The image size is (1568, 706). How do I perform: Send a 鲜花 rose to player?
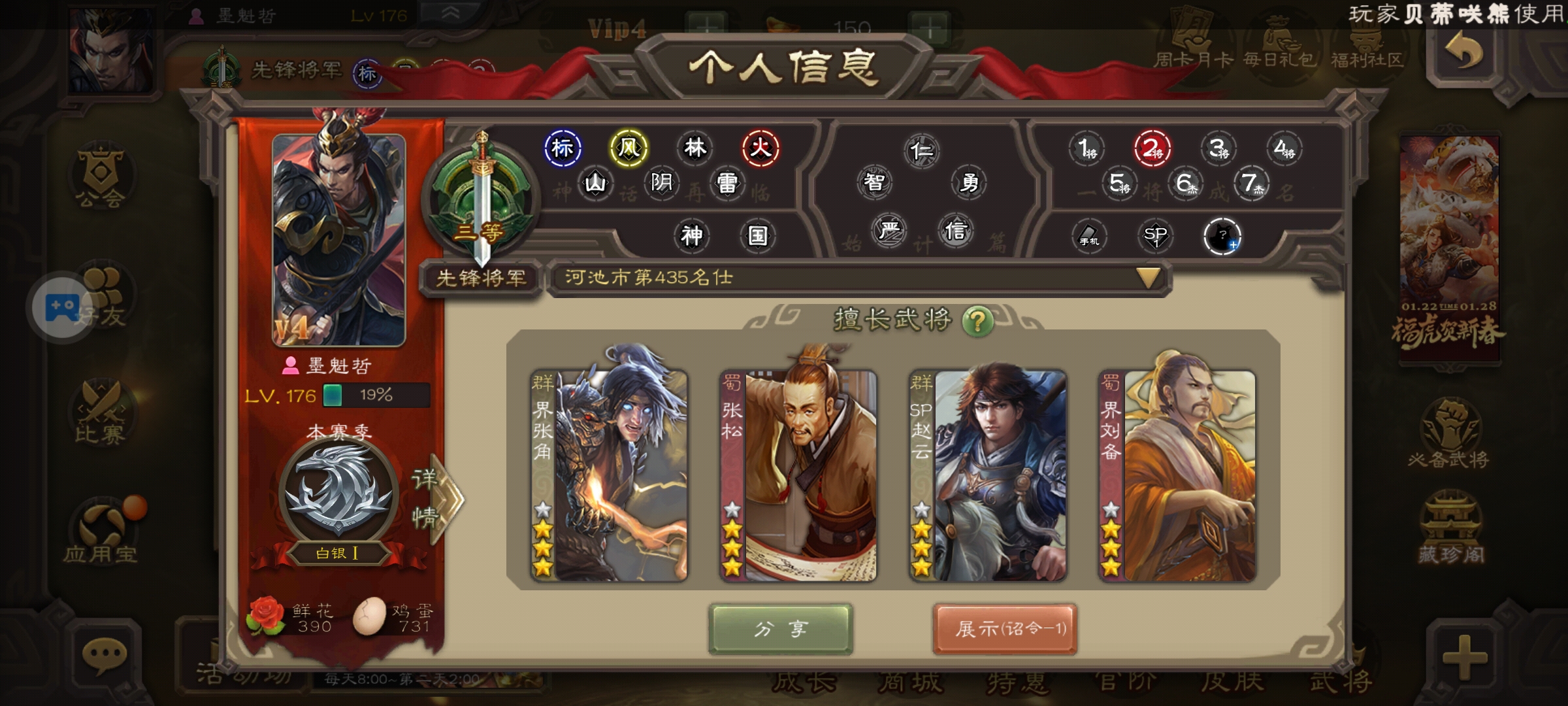tap(267, 616)
